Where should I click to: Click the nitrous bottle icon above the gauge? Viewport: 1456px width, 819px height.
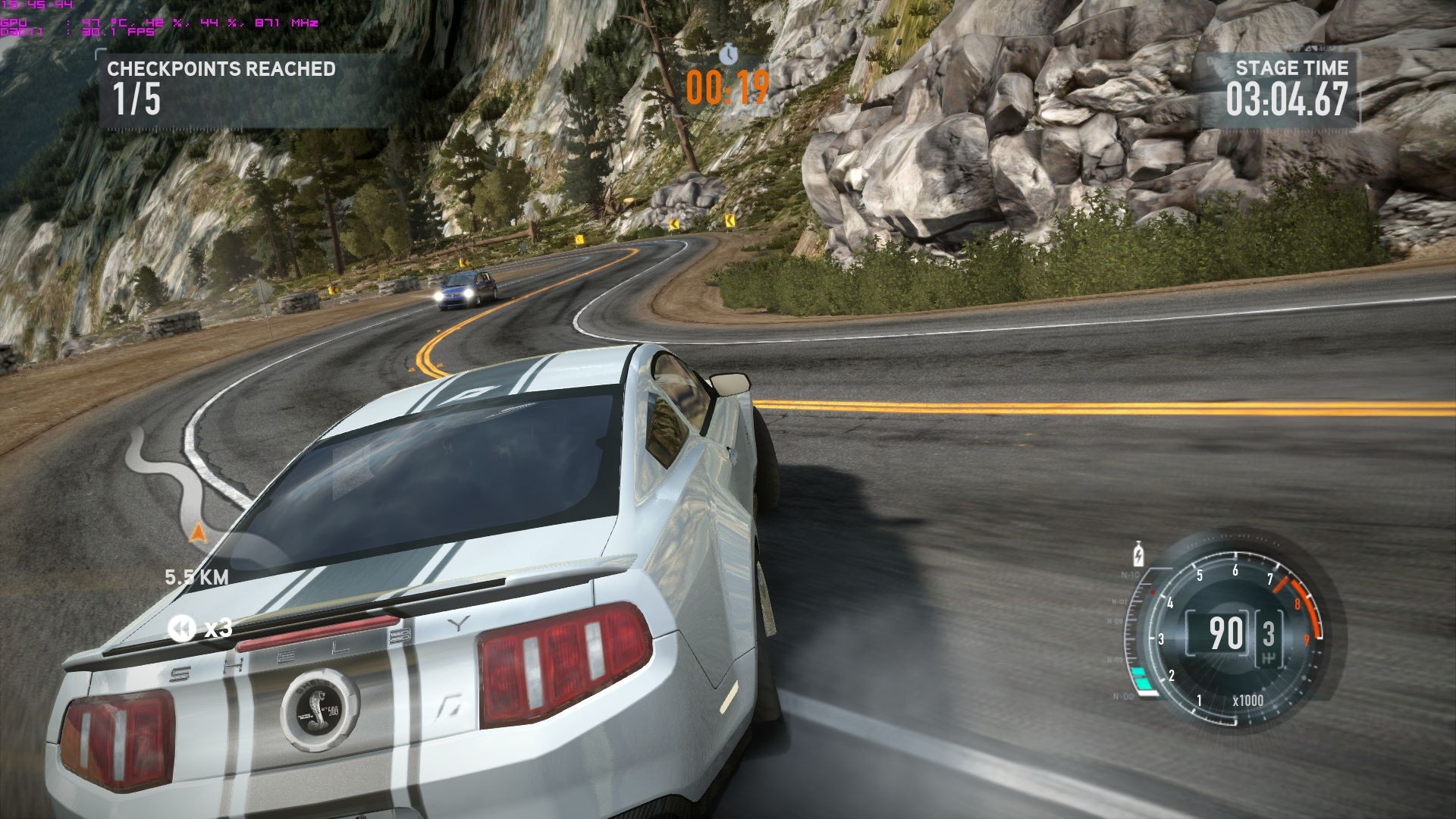[x=1137, y=554]
